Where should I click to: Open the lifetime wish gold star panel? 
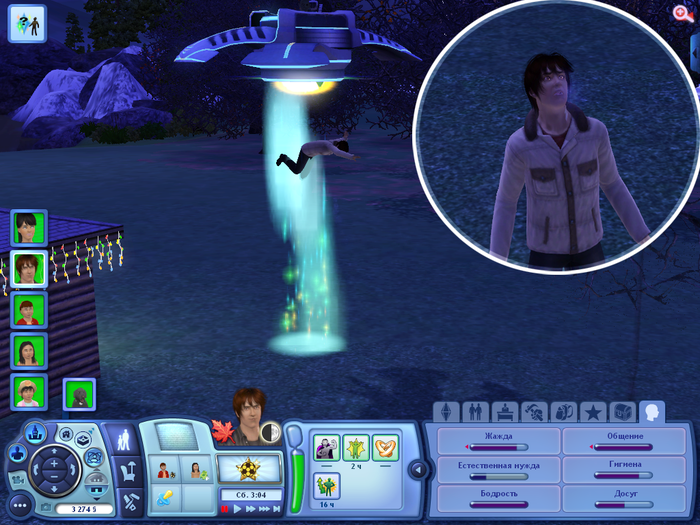point(243,468)
